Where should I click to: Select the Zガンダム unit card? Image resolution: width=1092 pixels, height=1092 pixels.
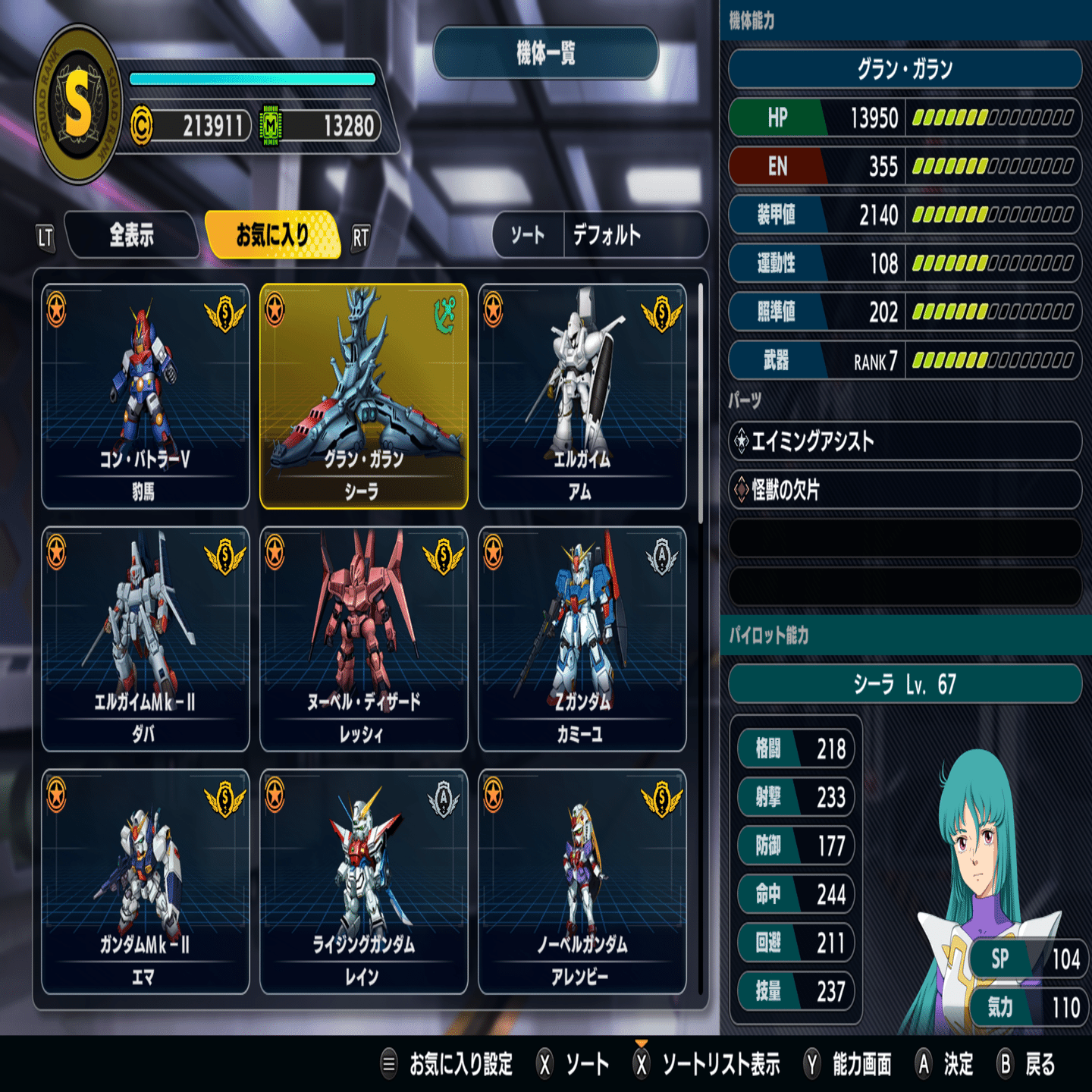click(x=582, y=639)
